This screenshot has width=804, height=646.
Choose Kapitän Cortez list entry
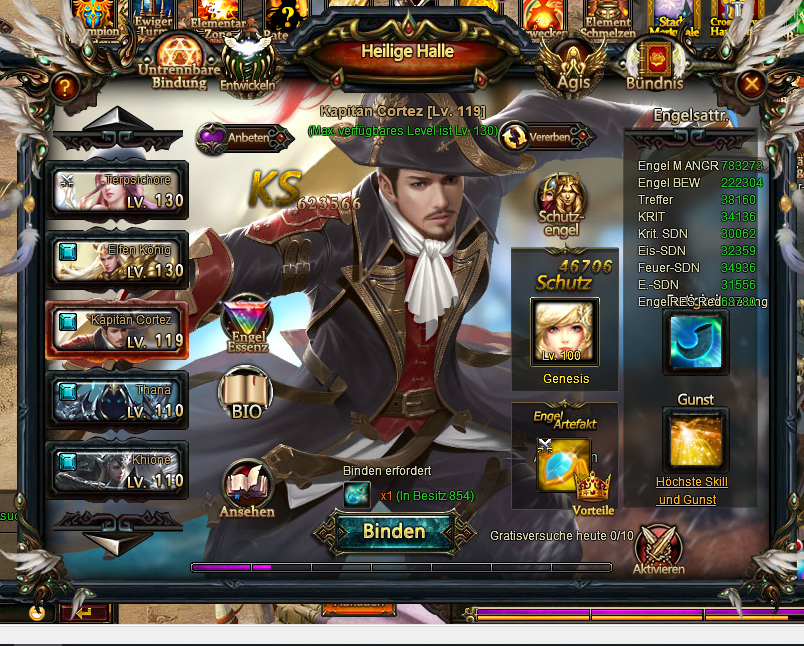[x=117, y=330]
